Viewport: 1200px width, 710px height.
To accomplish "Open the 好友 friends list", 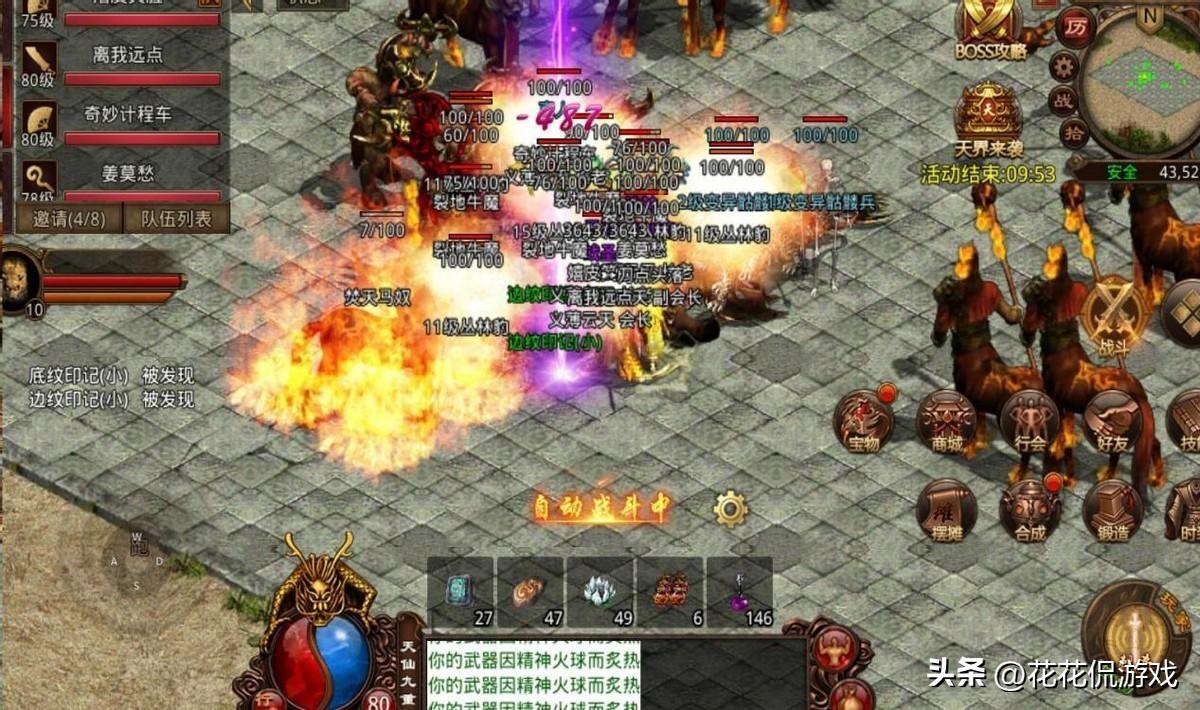I will tap(1112, 420).
